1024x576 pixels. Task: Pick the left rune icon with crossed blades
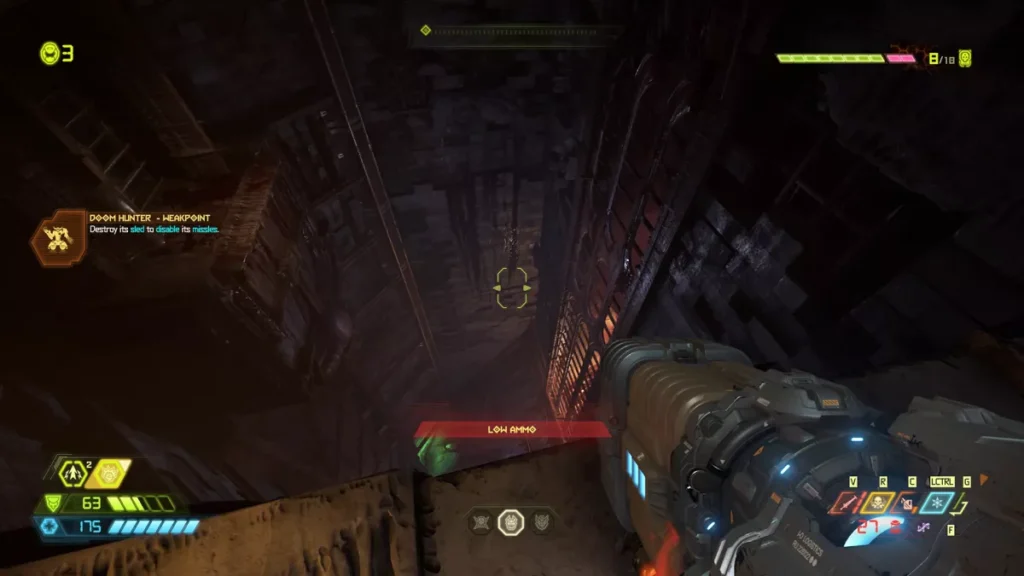[481, 522]
